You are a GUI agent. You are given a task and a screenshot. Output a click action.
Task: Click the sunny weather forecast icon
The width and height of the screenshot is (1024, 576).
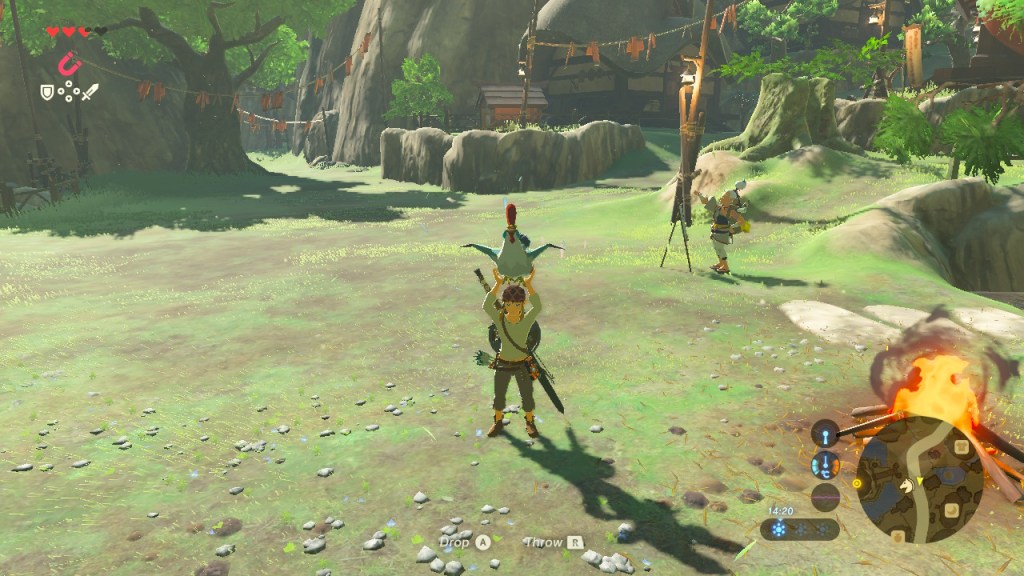(778, 529)
